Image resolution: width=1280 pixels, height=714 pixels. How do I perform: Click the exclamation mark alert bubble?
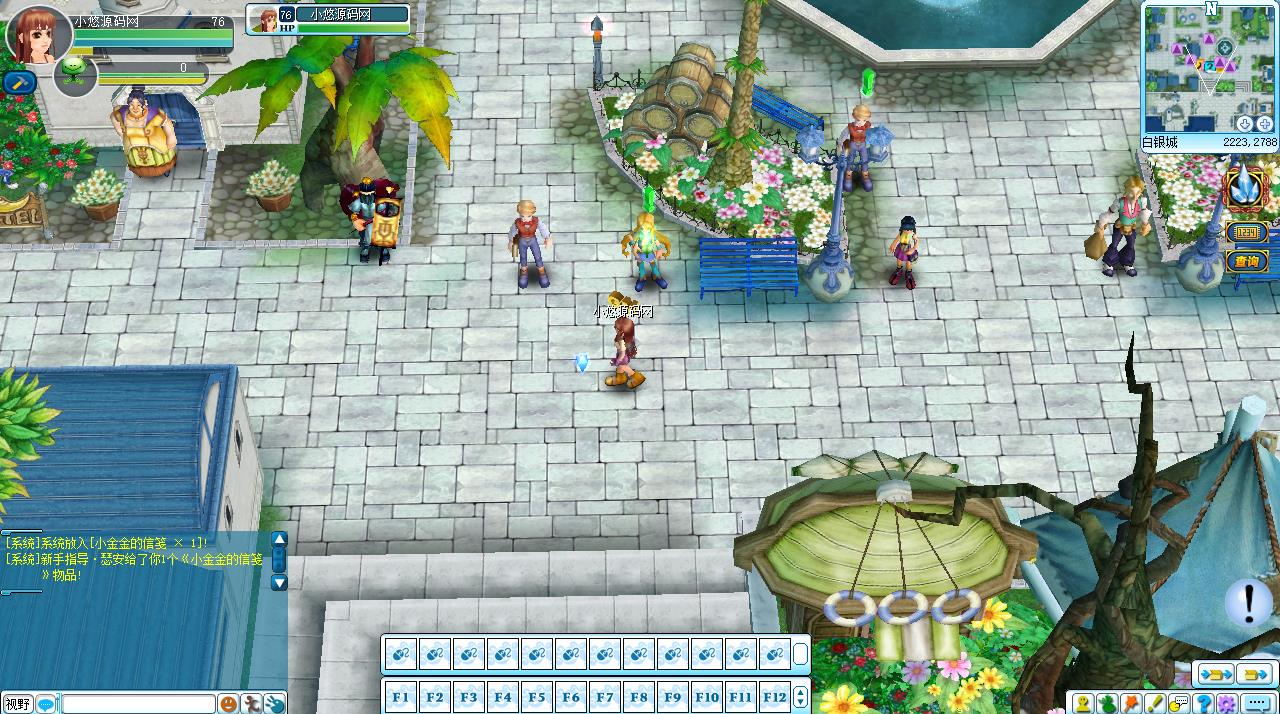[x=1248, y=602]
